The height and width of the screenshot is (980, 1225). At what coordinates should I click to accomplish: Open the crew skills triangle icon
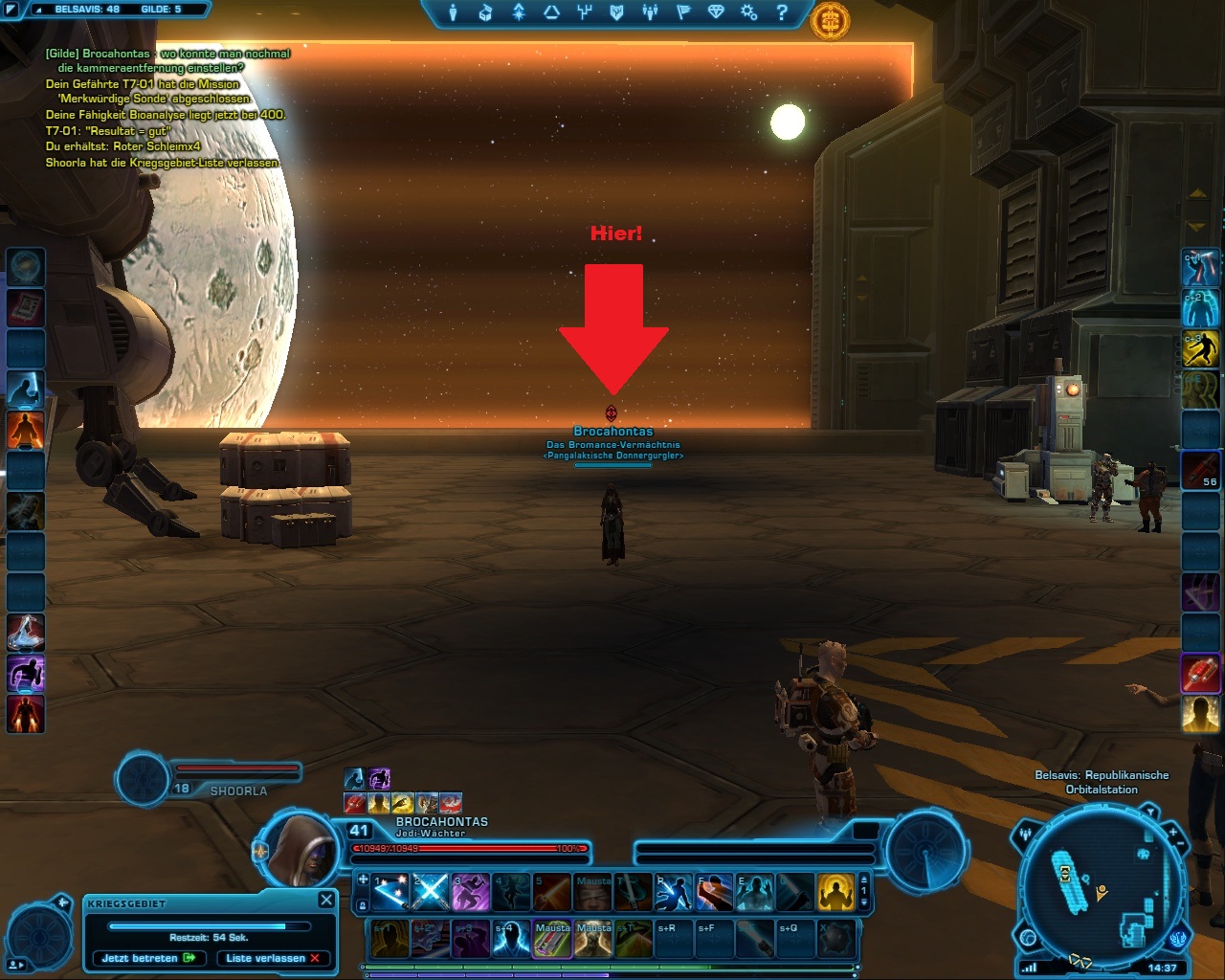click(x=553, y=12)
